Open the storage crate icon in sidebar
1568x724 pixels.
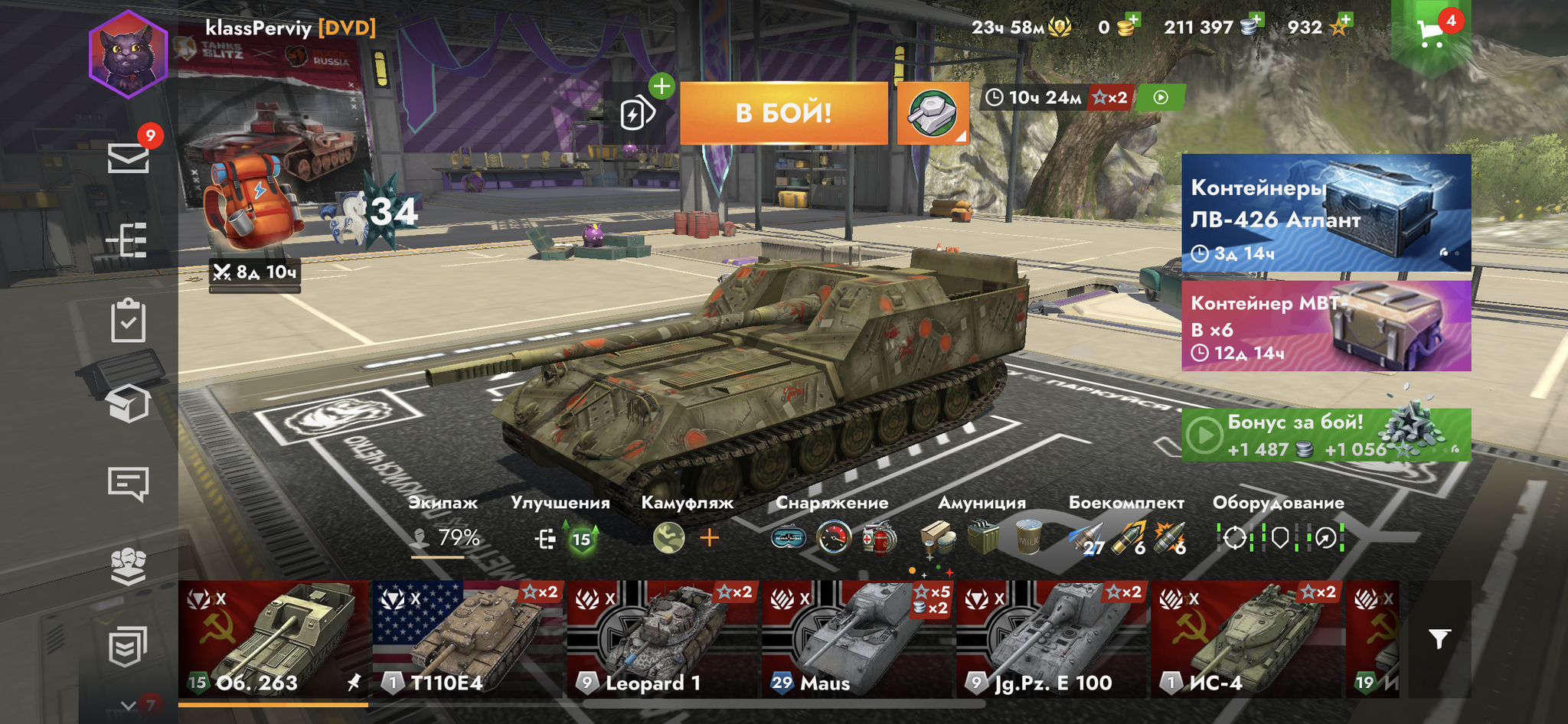point(128,403)
